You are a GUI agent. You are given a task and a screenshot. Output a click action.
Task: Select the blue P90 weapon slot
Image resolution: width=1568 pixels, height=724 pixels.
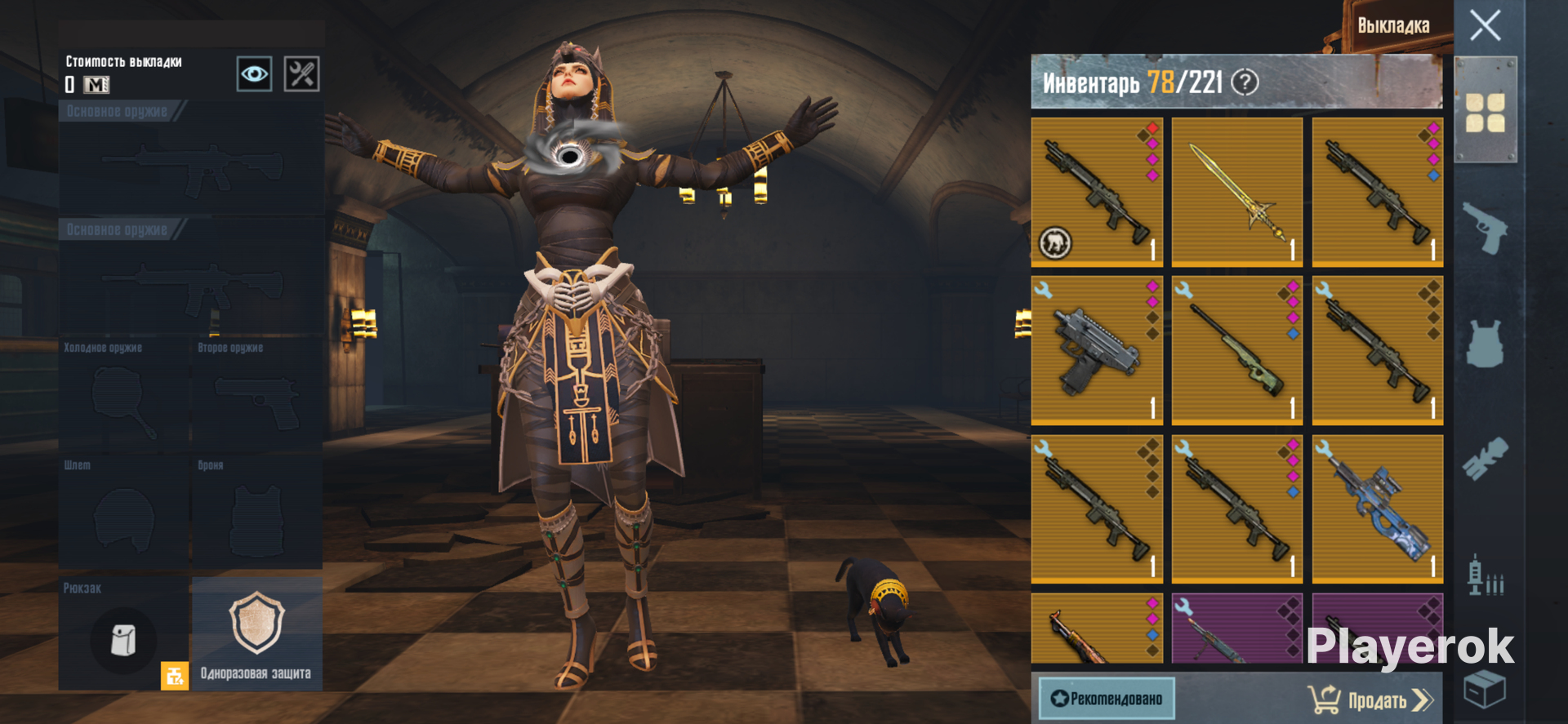coord(1377,509)
